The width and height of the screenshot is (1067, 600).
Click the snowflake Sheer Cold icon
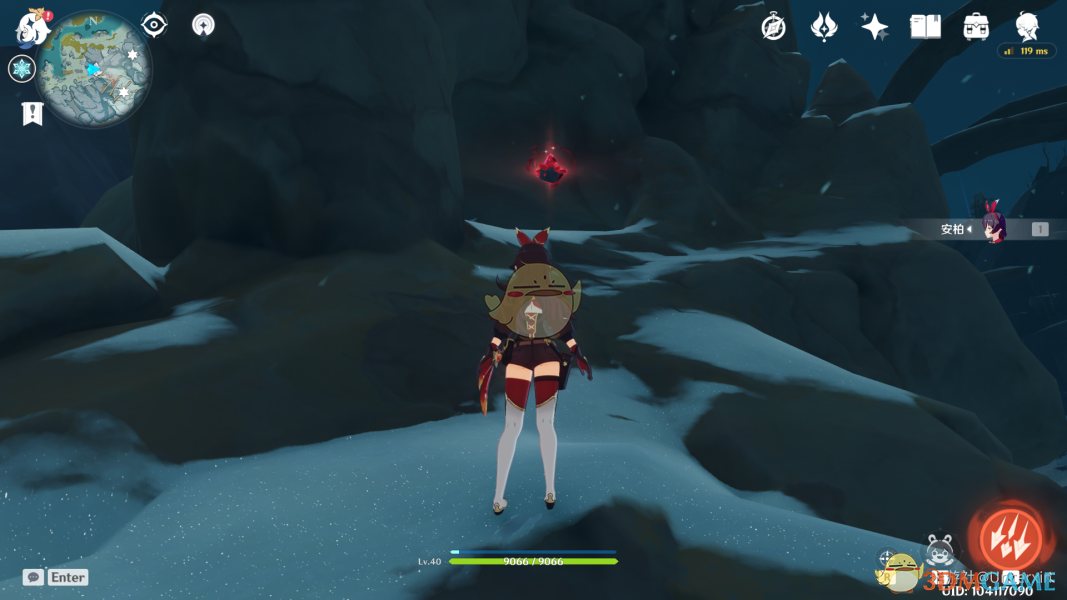pyautogui.click(x=22, y=69)
